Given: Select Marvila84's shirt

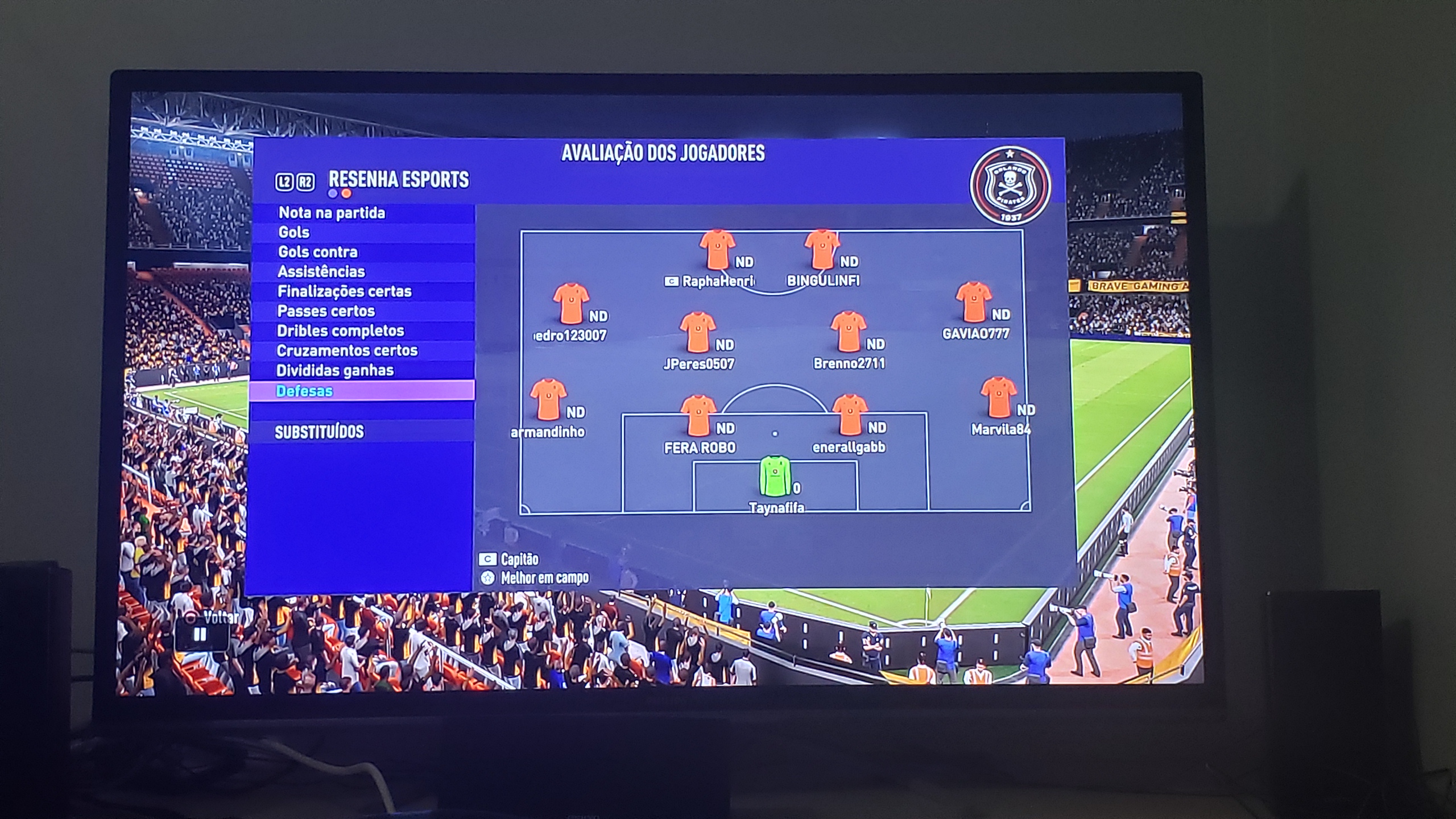Looking at the screenshot, I should [x=999, y=398].
